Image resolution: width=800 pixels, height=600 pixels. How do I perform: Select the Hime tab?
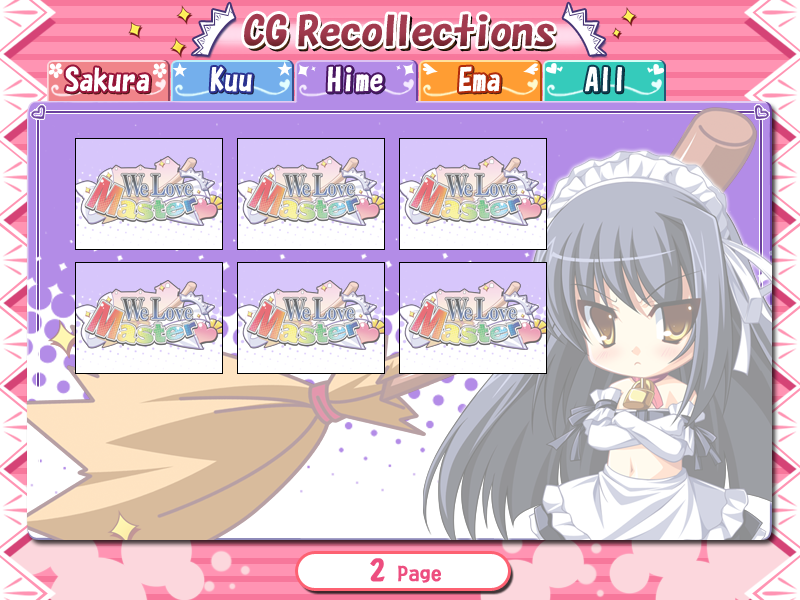[x=356, y=81]
